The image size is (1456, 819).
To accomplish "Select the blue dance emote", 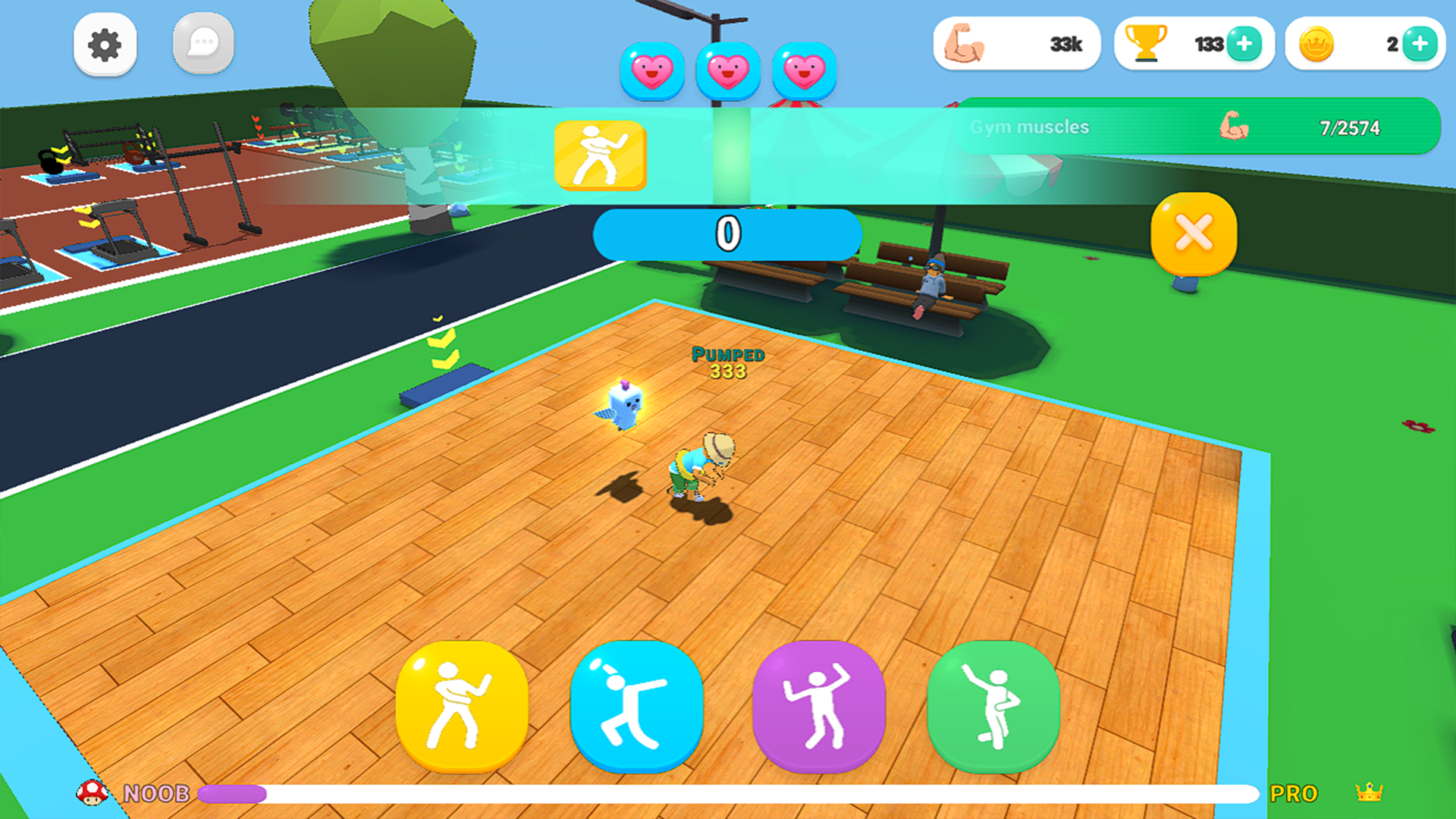I will pyautogui.click(x=637, y=705).
